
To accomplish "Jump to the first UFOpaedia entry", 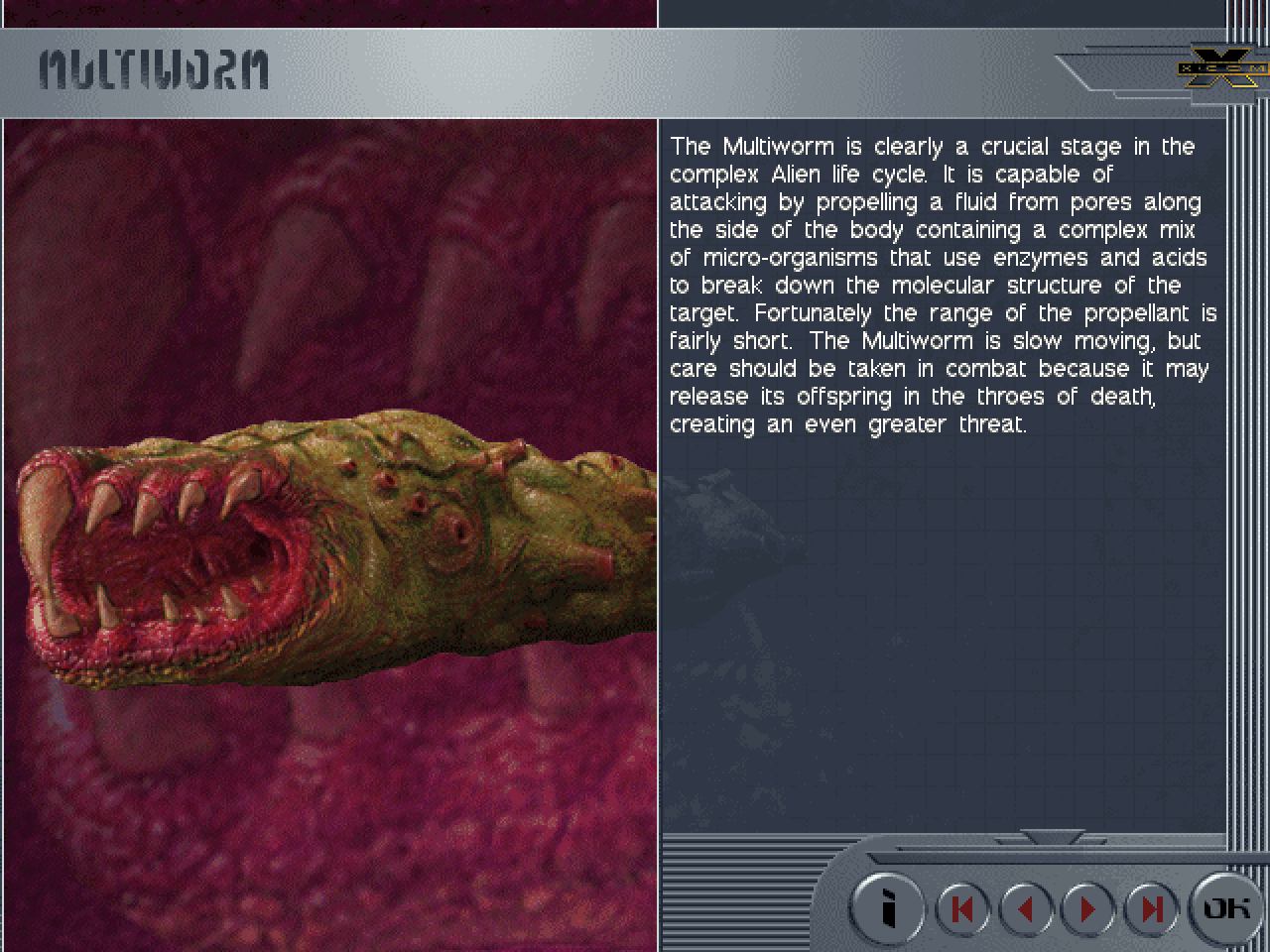I will pyautogui.click(x=962, y=908).
